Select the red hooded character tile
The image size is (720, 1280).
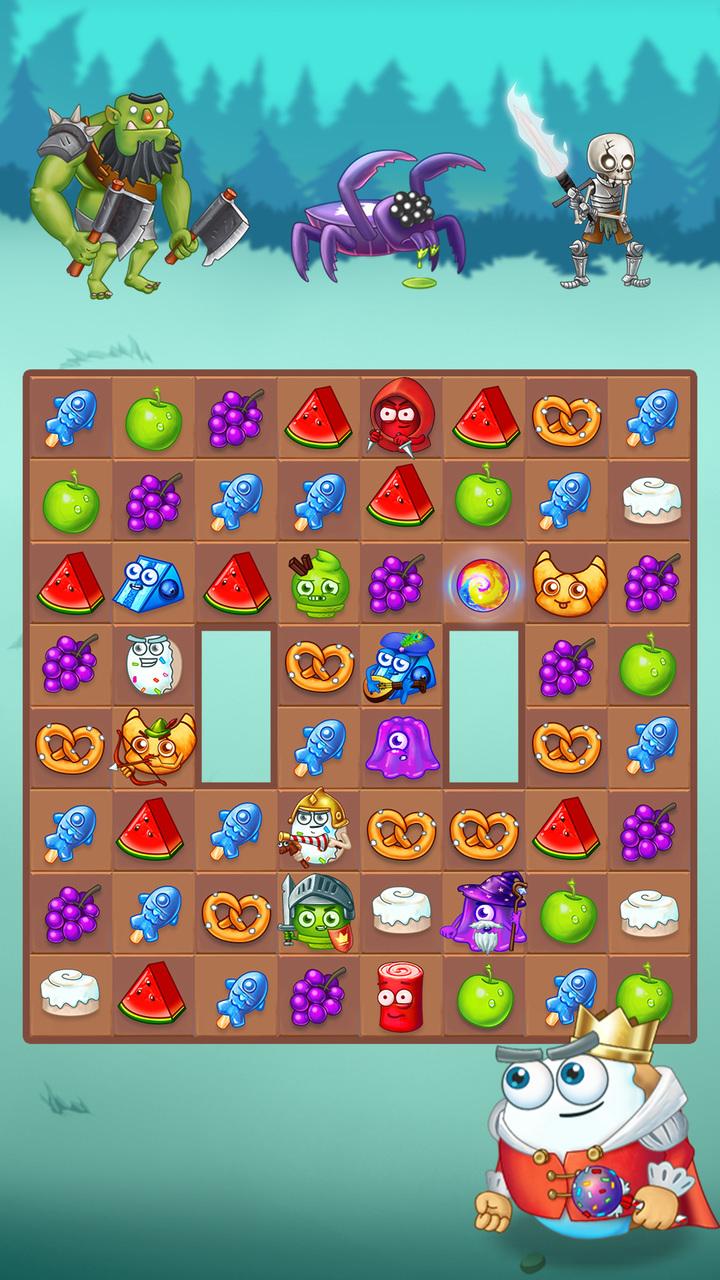[x=401, y=416]
